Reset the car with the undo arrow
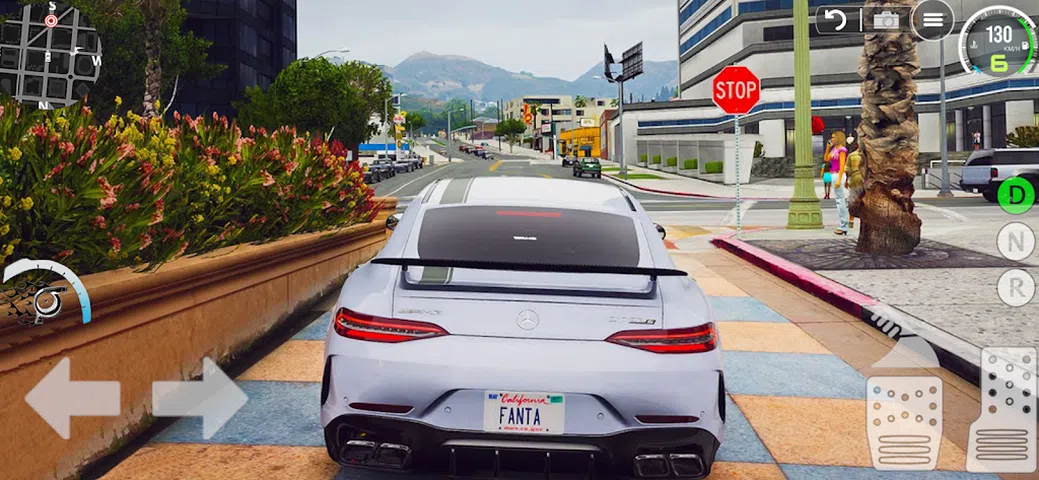Screen dimensions: 1039x480 pos(835,20)
